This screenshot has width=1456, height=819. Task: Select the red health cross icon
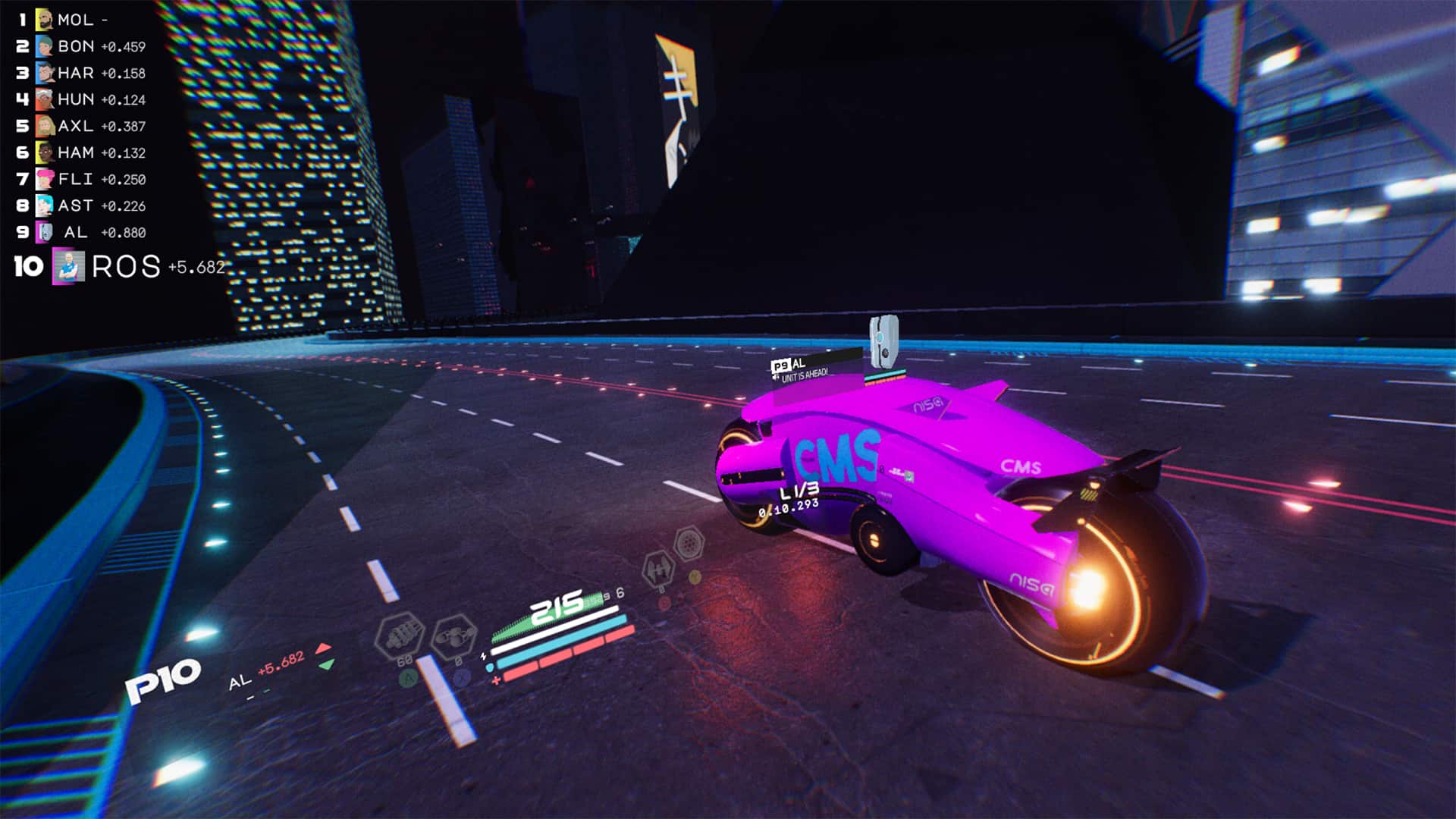tap(496, 681)
